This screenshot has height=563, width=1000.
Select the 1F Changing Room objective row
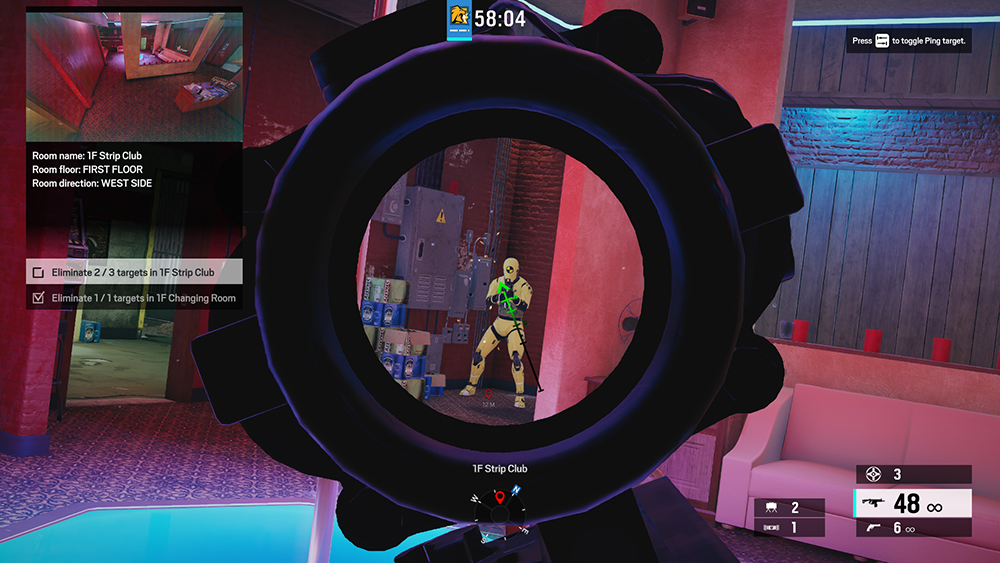(134, 297)
